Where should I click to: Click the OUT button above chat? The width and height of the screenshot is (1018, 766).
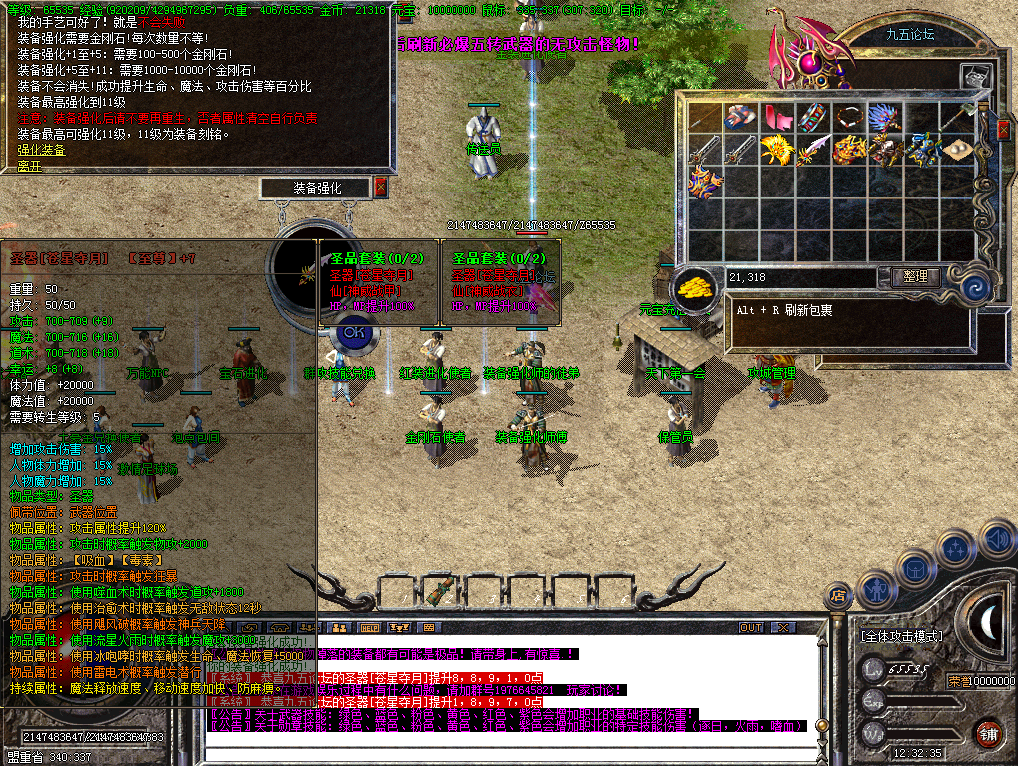click(x=751, y=627)
